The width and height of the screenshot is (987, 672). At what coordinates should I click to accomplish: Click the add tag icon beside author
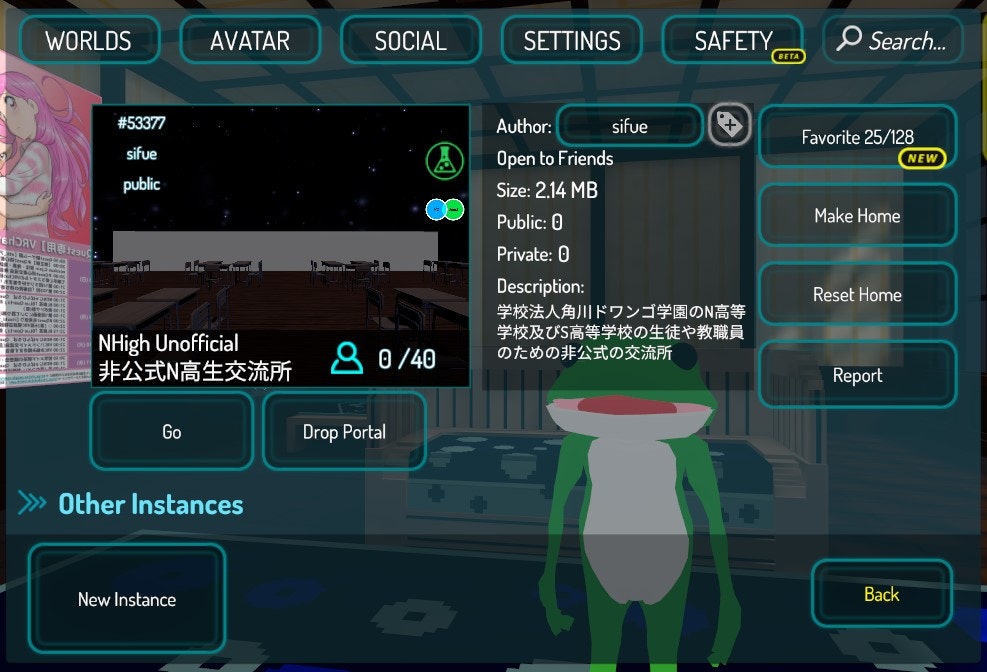[x=730, y=125]
